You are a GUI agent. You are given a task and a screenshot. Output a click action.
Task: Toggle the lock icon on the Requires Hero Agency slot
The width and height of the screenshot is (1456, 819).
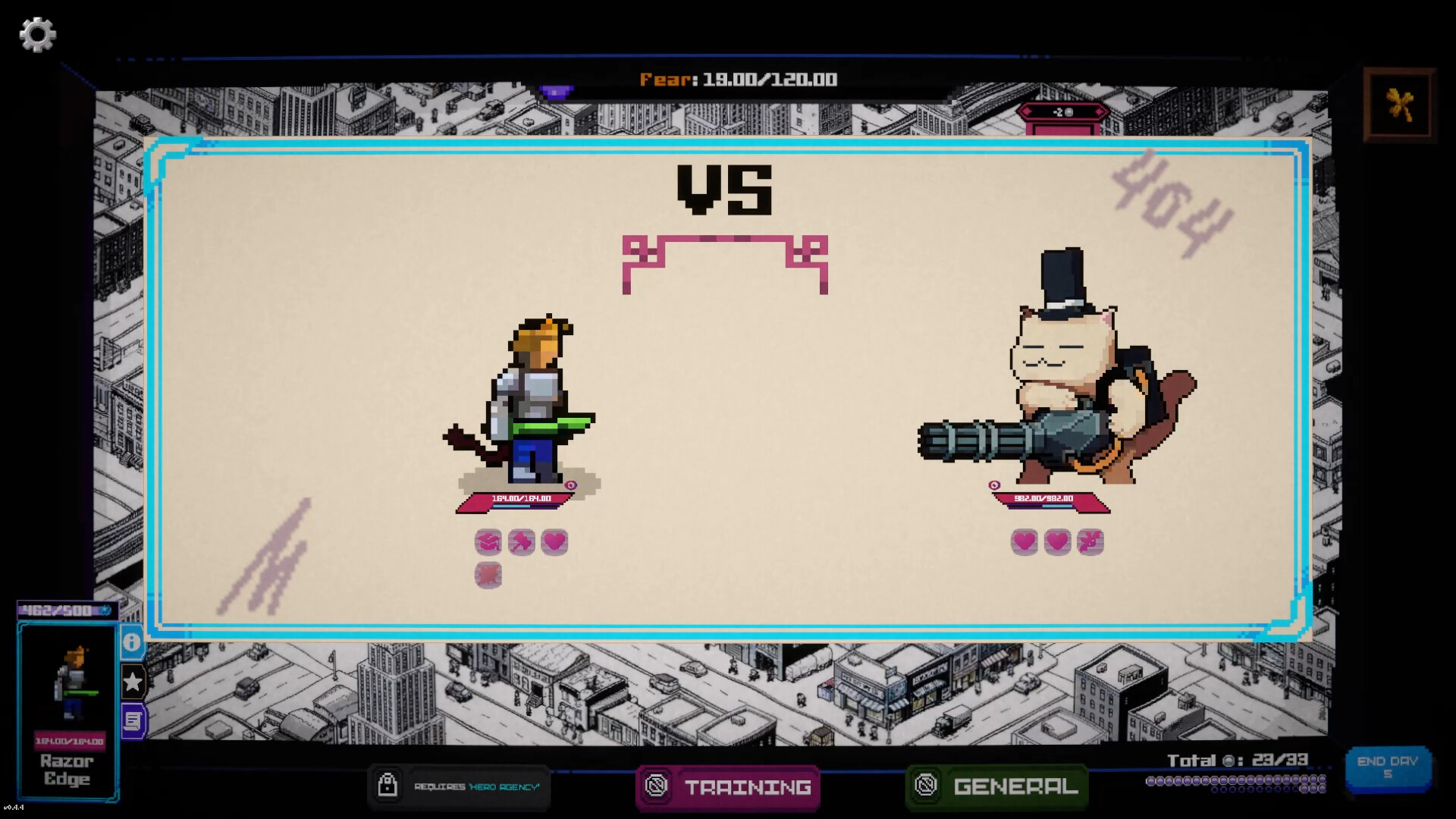point(389,787)
